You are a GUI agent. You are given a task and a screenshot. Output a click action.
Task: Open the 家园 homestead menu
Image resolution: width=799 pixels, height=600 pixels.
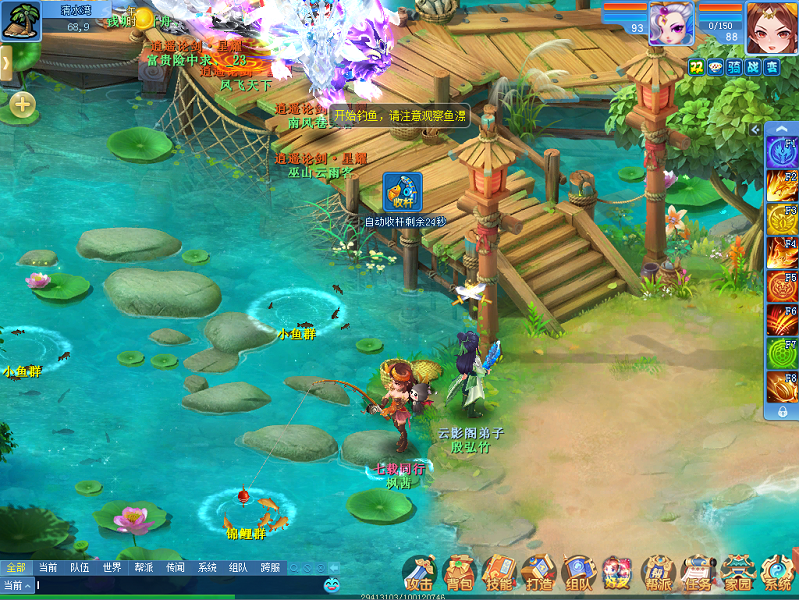tap(737, 572)
